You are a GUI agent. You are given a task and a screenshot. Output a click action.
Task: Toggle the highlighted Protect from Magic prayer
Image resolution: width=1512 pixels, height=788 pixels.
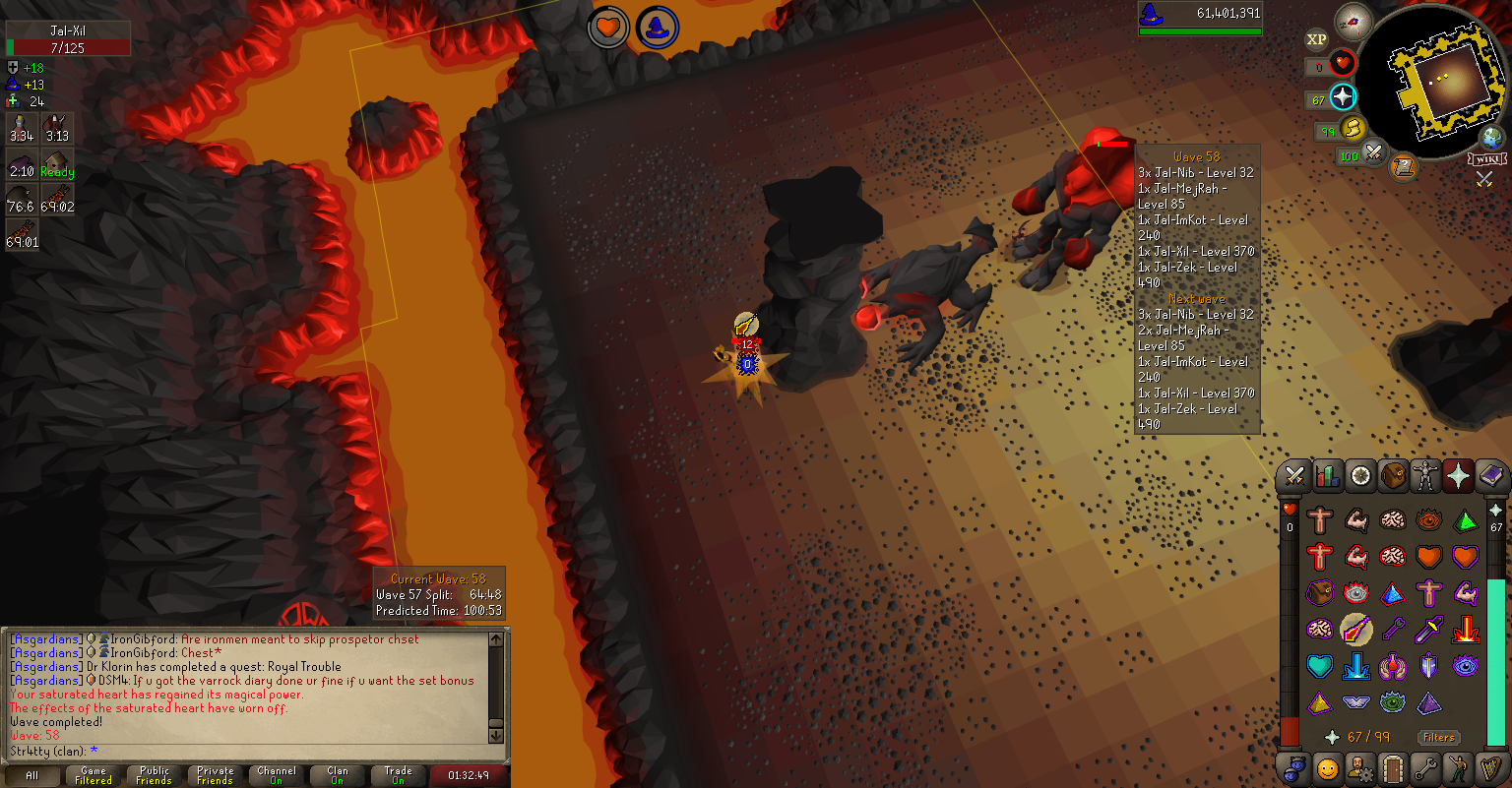coord(1355,628)
